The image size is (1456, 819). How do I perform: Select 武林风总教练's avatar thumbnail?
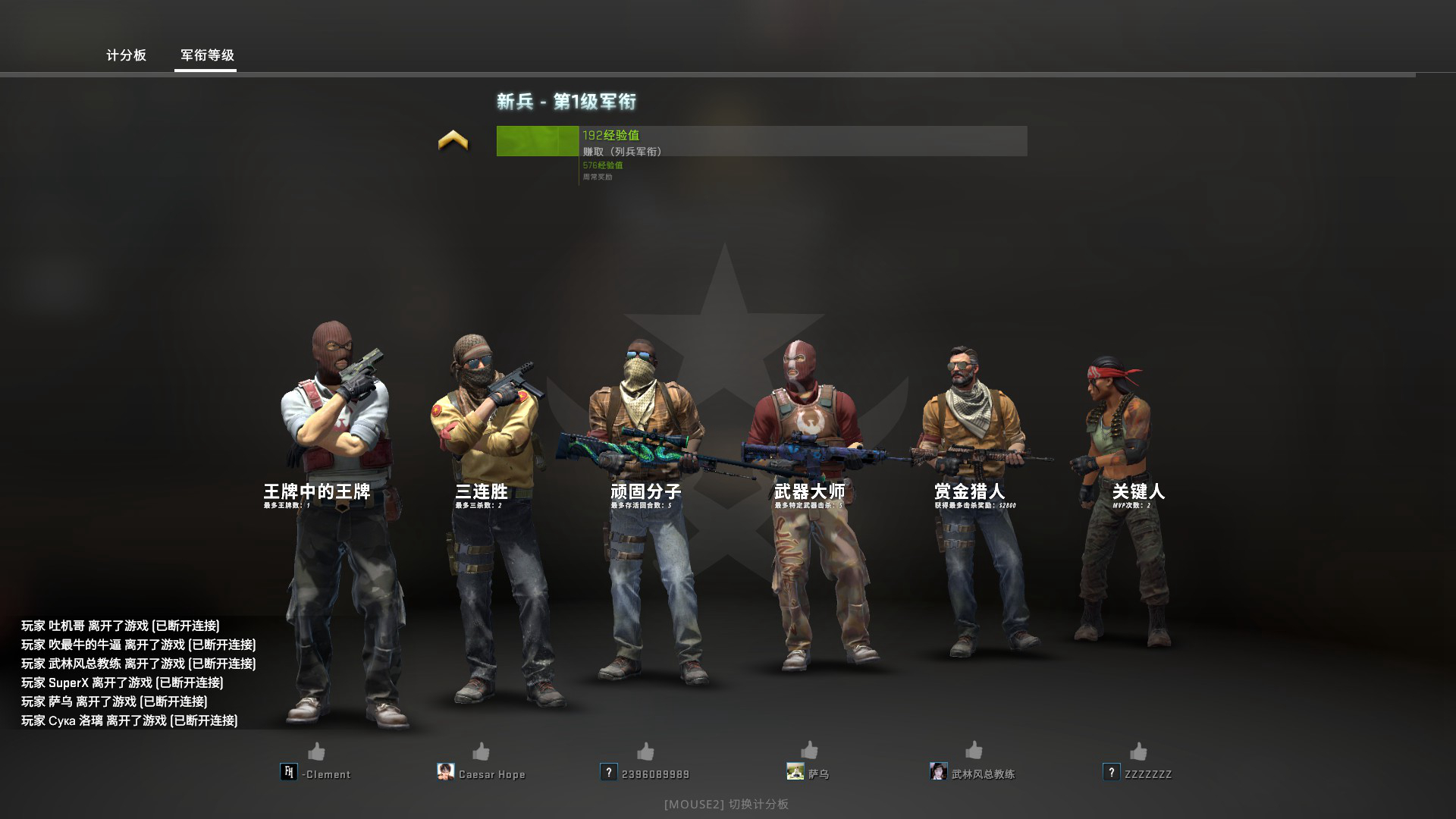click(x=939, y=772)
